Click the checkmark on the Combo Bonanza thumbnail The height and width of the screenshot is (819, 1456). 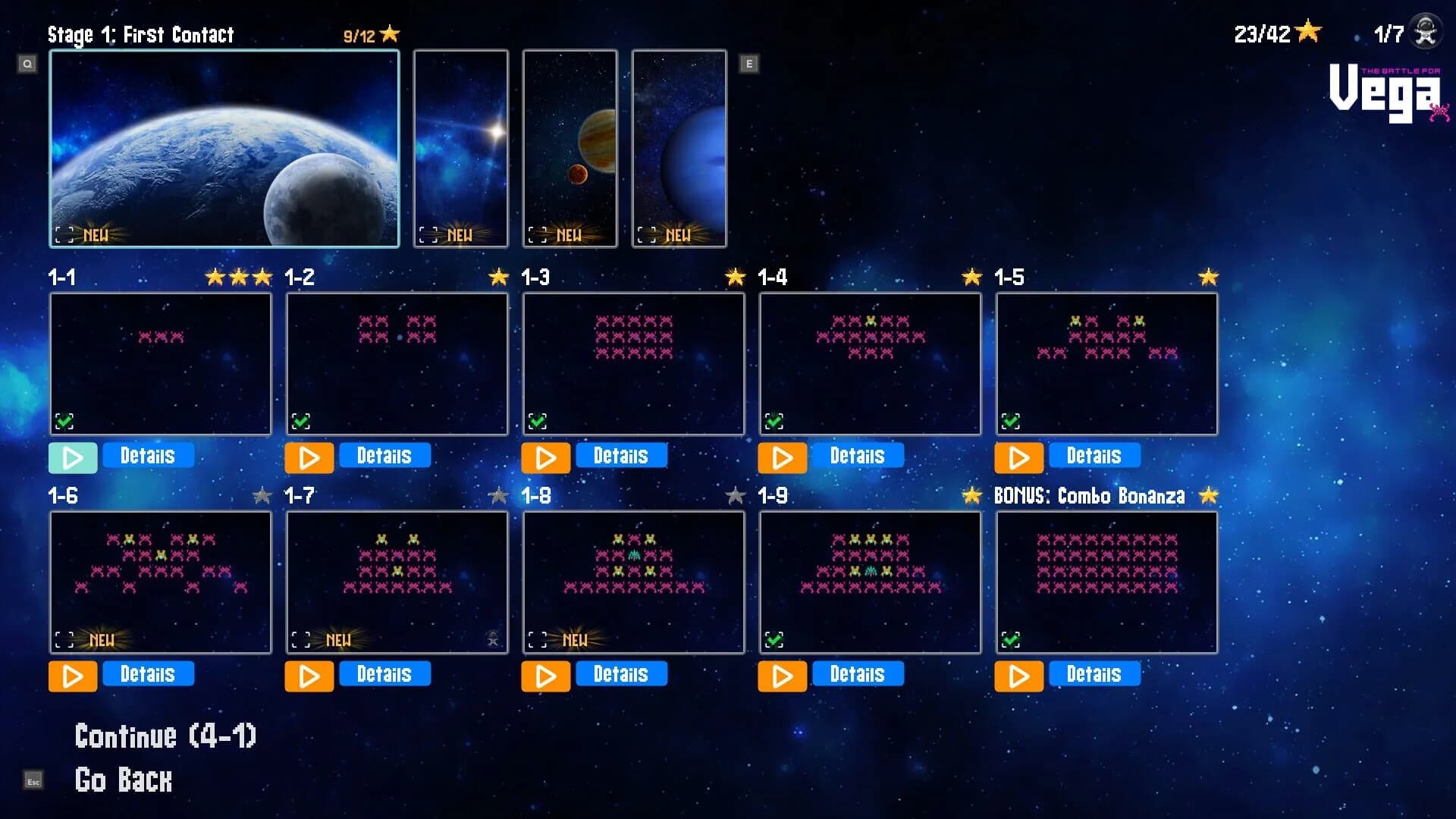coord(1011,639)
